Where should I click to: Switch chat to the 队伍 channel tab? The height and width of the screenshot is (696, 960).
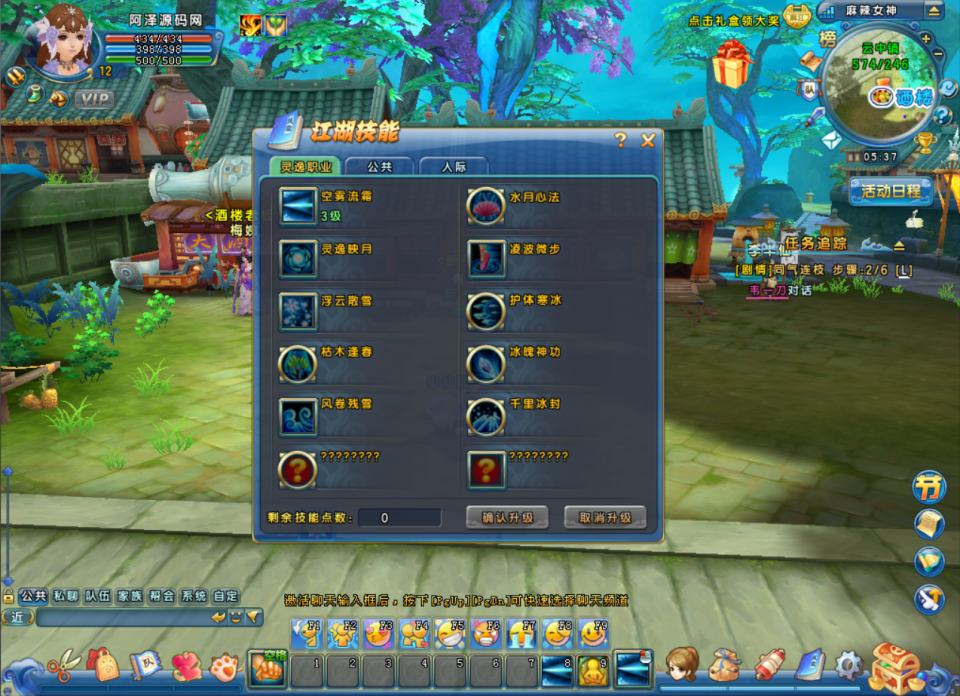(97, 596)
